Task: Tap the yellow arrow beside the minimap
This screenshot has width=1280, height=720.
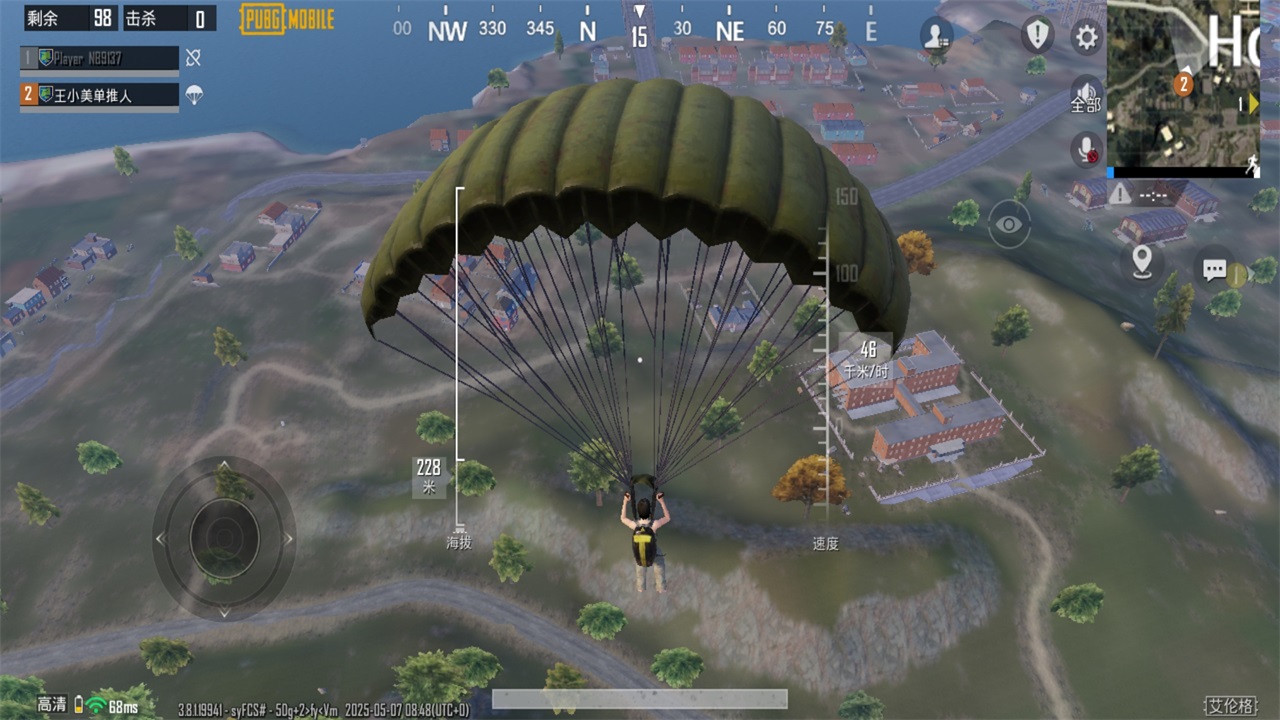Action: click(1252, 102)
